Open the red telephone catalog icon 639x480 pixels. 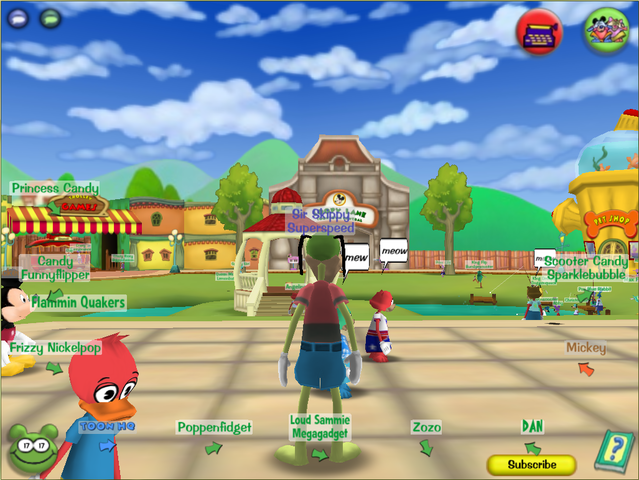pos(539,31)
